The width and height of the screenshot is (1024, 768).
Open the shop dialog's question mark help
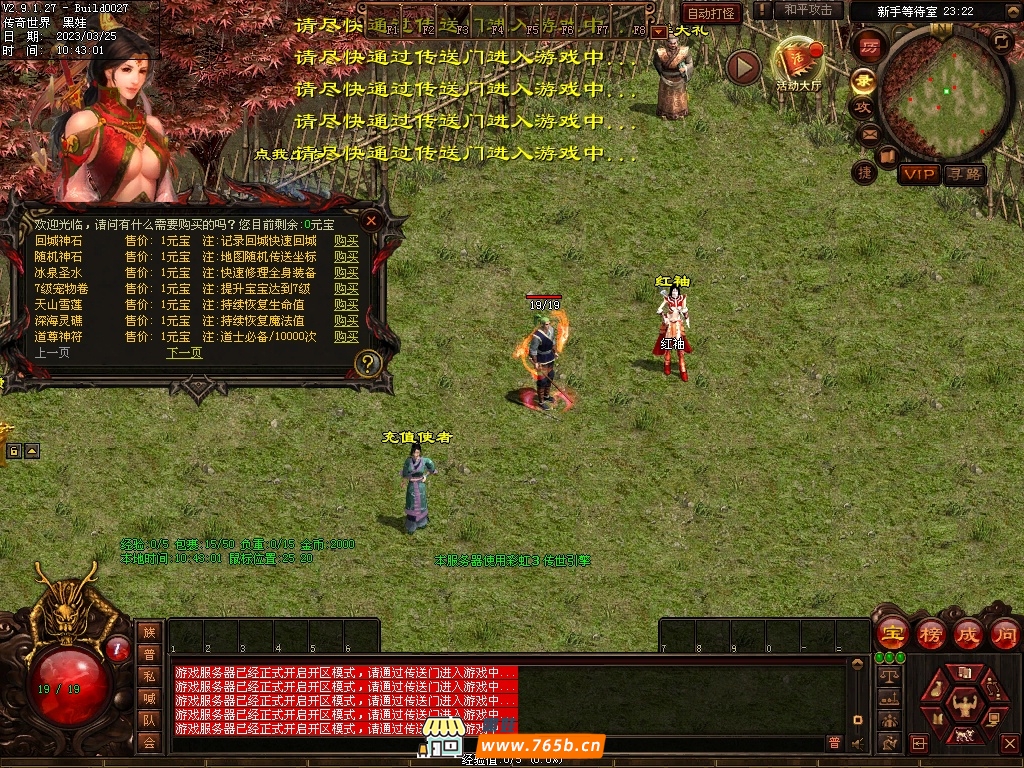point(368,363)
